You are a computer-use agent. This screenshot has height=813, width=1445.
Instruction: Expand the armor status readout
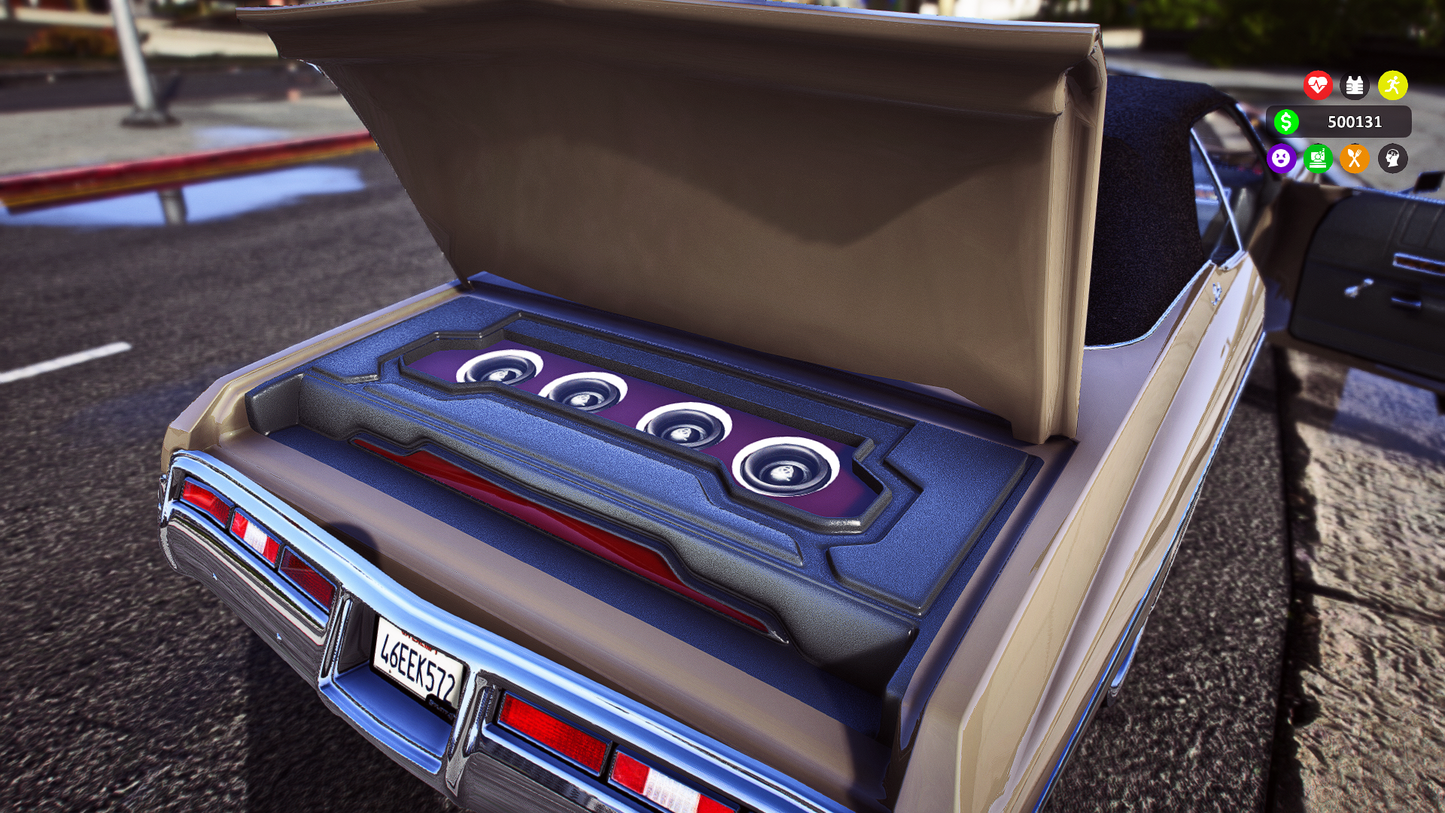(1355, 86)
